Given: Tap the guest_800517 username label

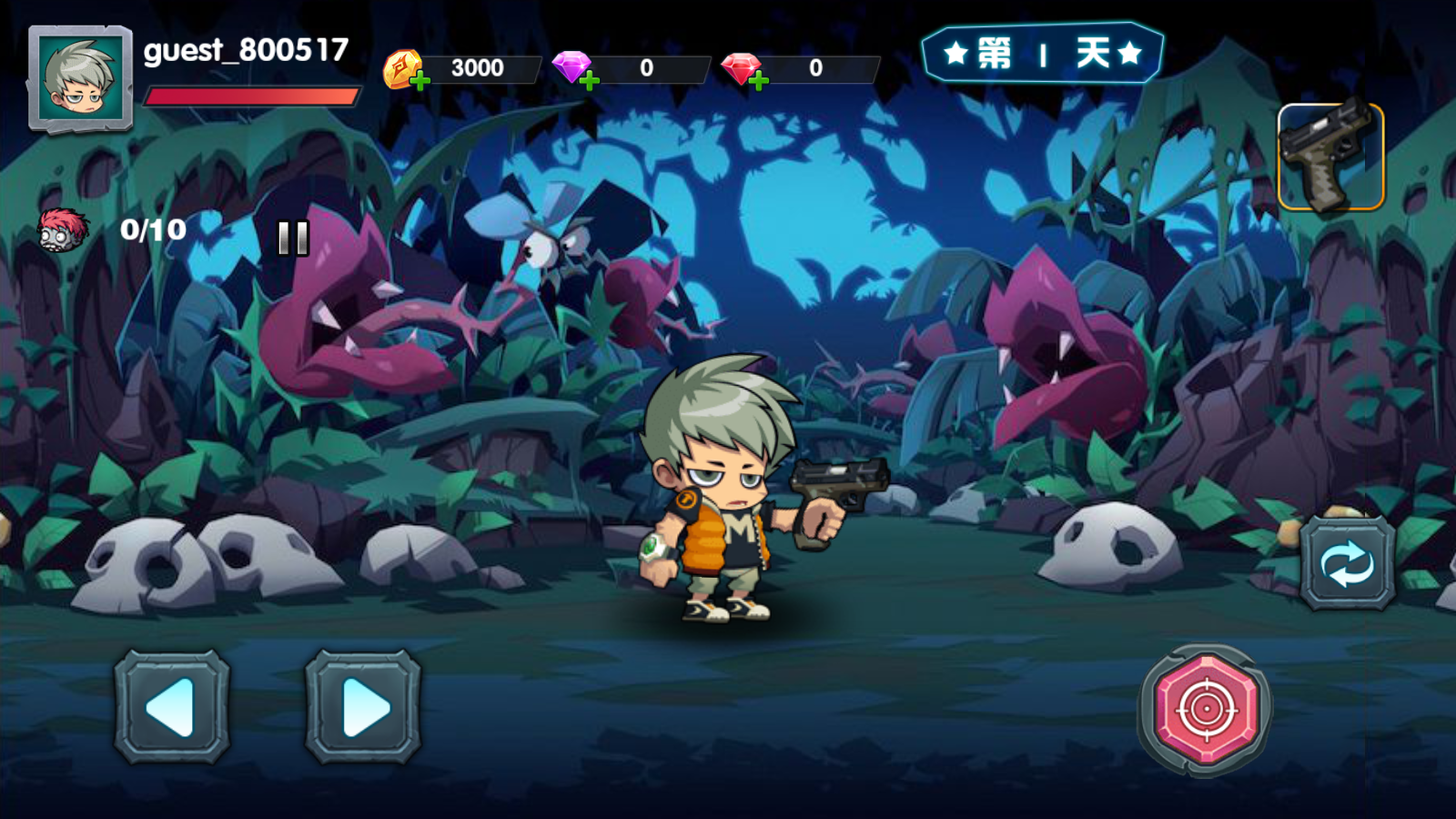Looking at the screenshot, I should click(246, 52).
